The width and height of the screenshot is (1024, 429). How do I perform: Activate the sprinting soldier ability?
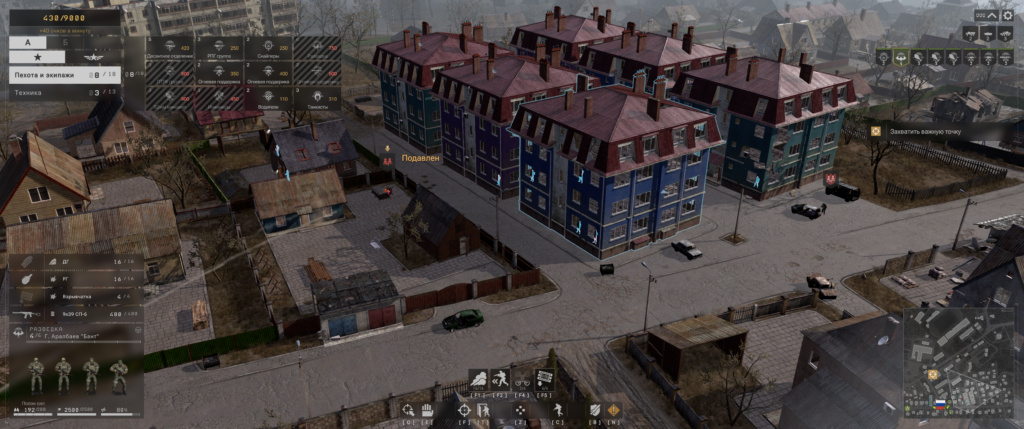pos(501,378)
